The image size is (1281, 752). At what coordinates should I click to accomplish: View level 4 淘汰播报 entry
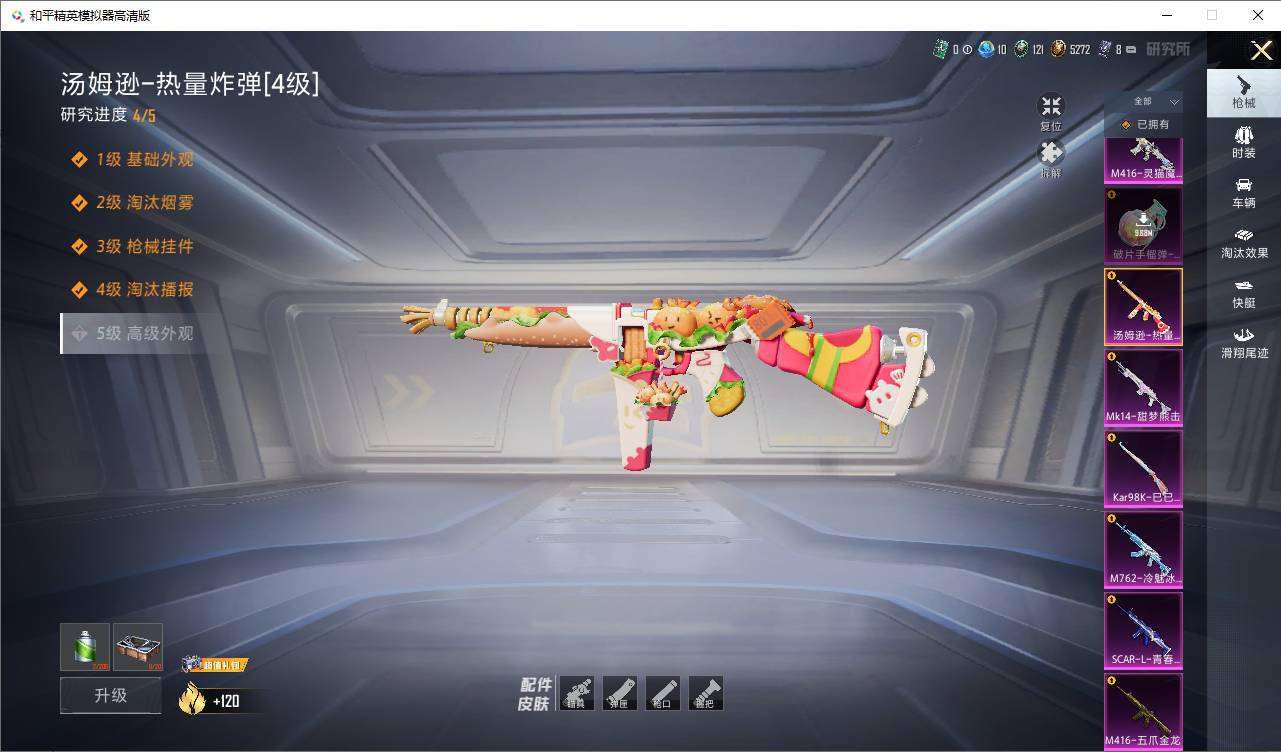tap(144, 290)
